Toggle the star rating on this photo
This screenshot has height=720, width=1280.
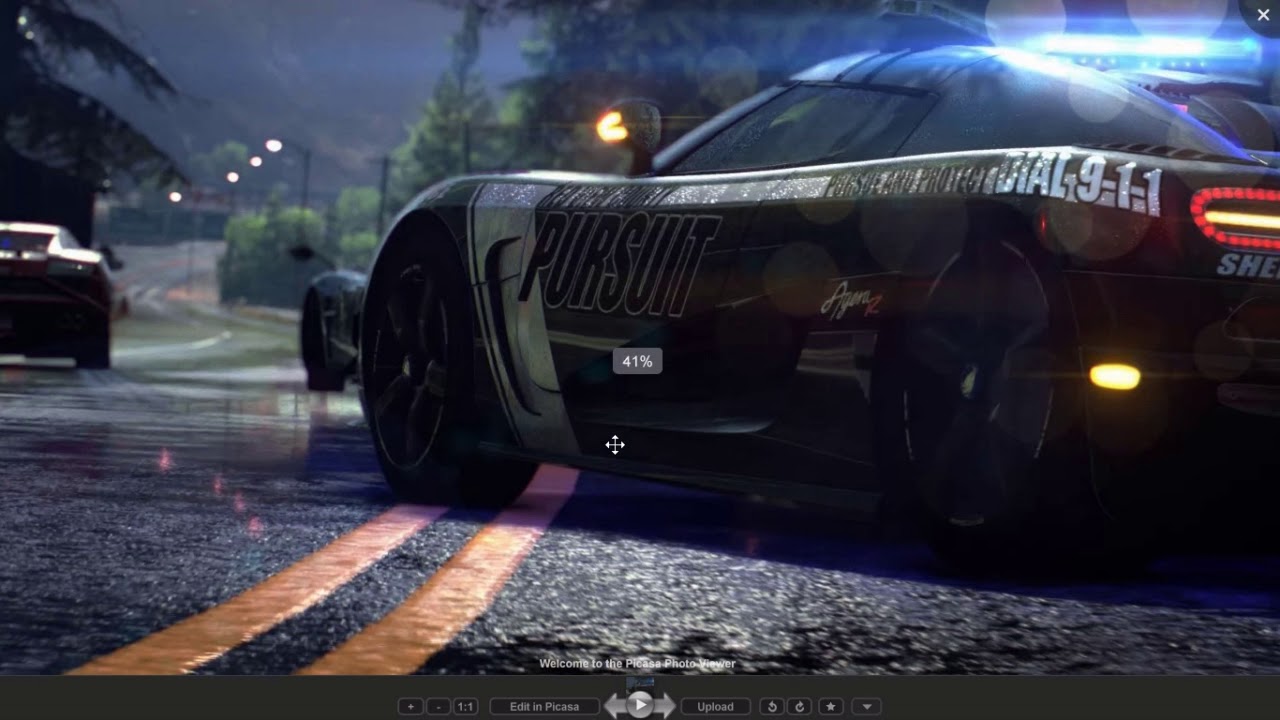tap(833, 706)
